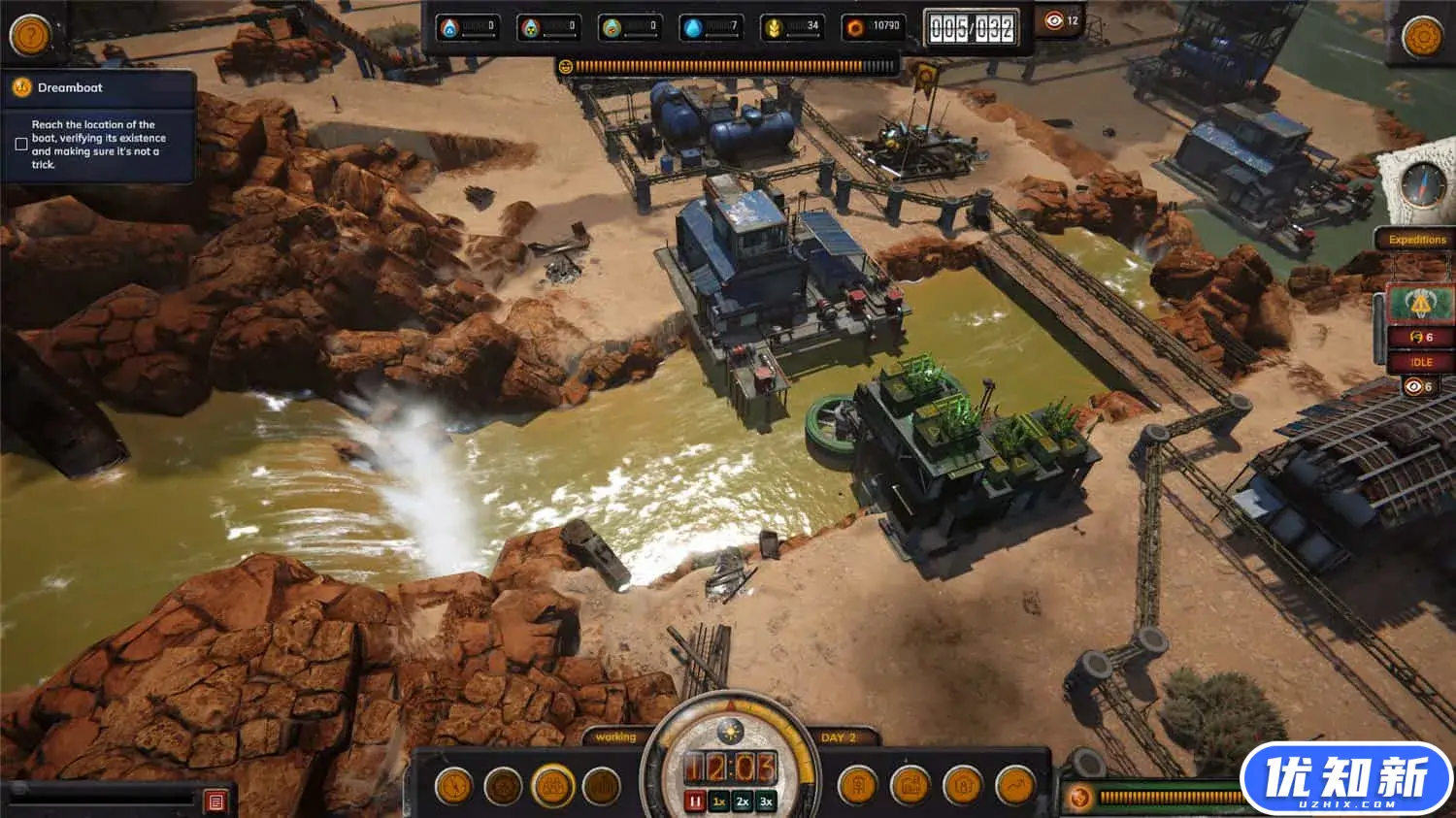Click the clock schedule button

tap(453, 786)
